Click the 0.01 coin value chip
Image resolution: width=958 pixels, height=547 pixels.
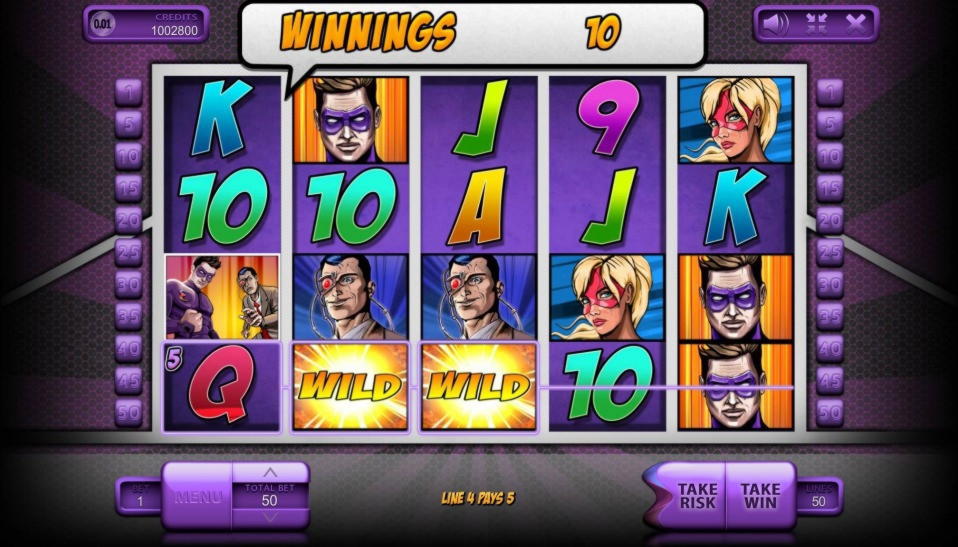103,23
